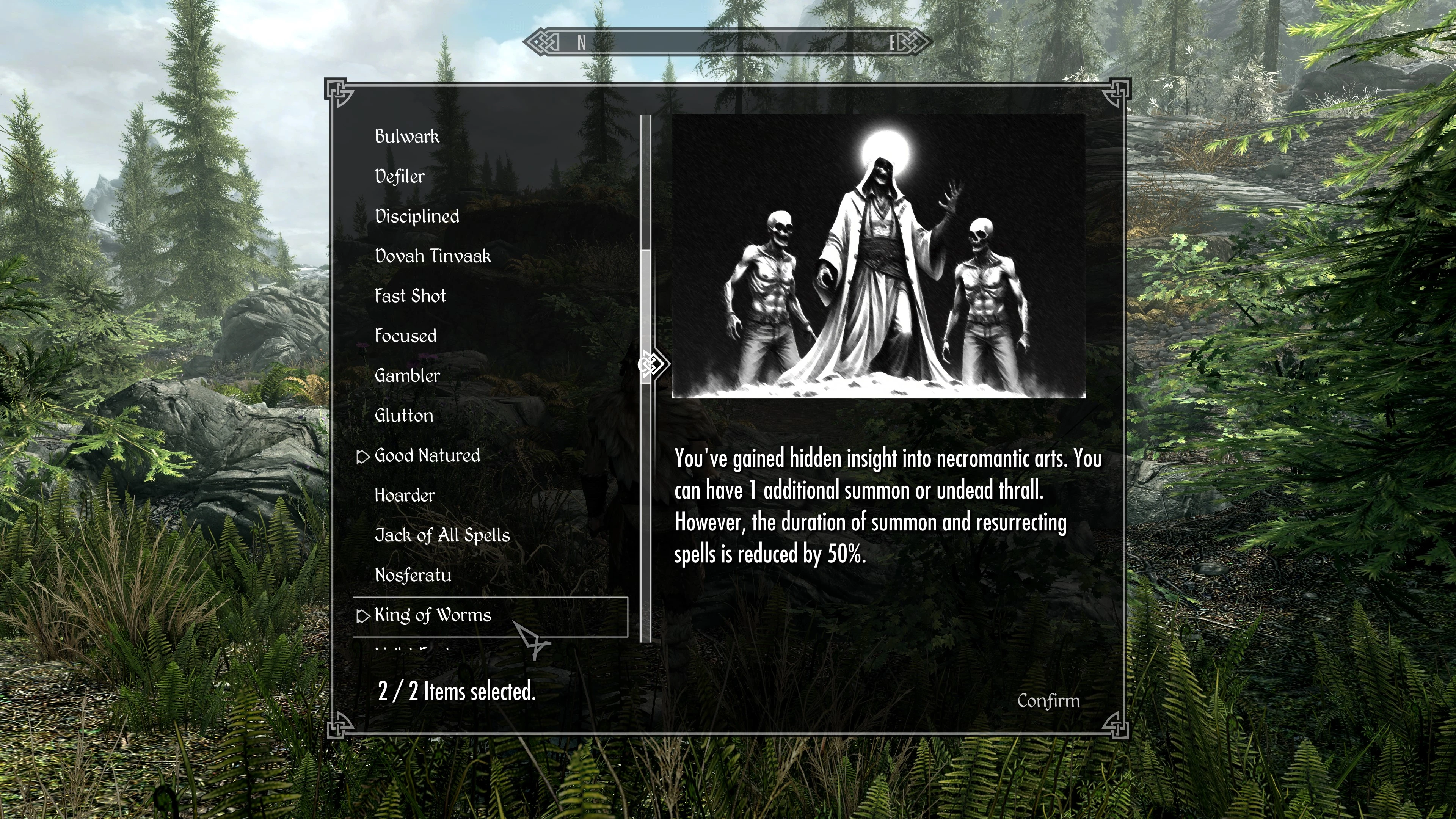Select Dovah Tinvaak from the list

pyautogui.click(x=433, y=257)
